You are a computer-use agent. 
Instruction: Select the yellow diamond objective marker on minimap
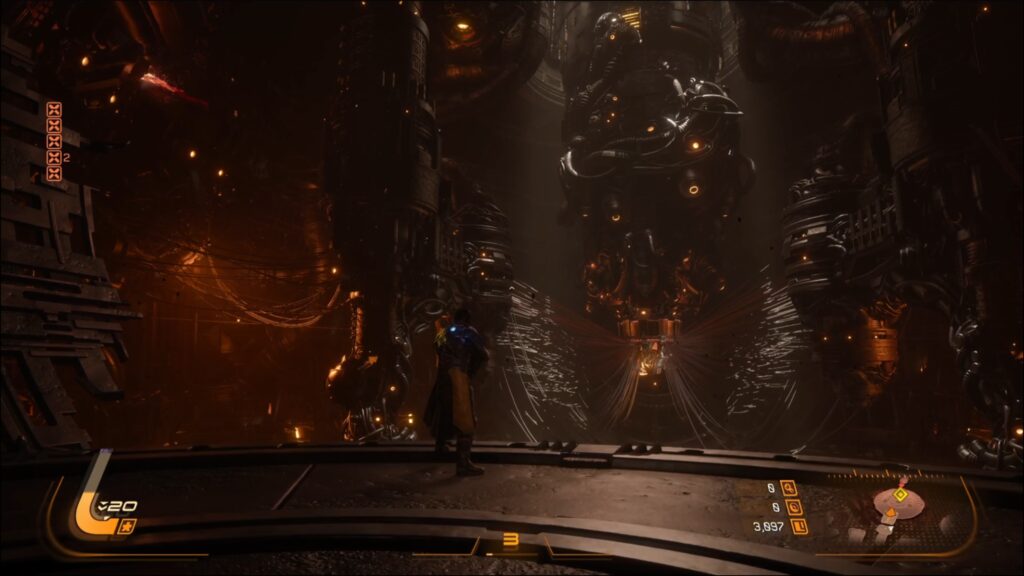900,494
